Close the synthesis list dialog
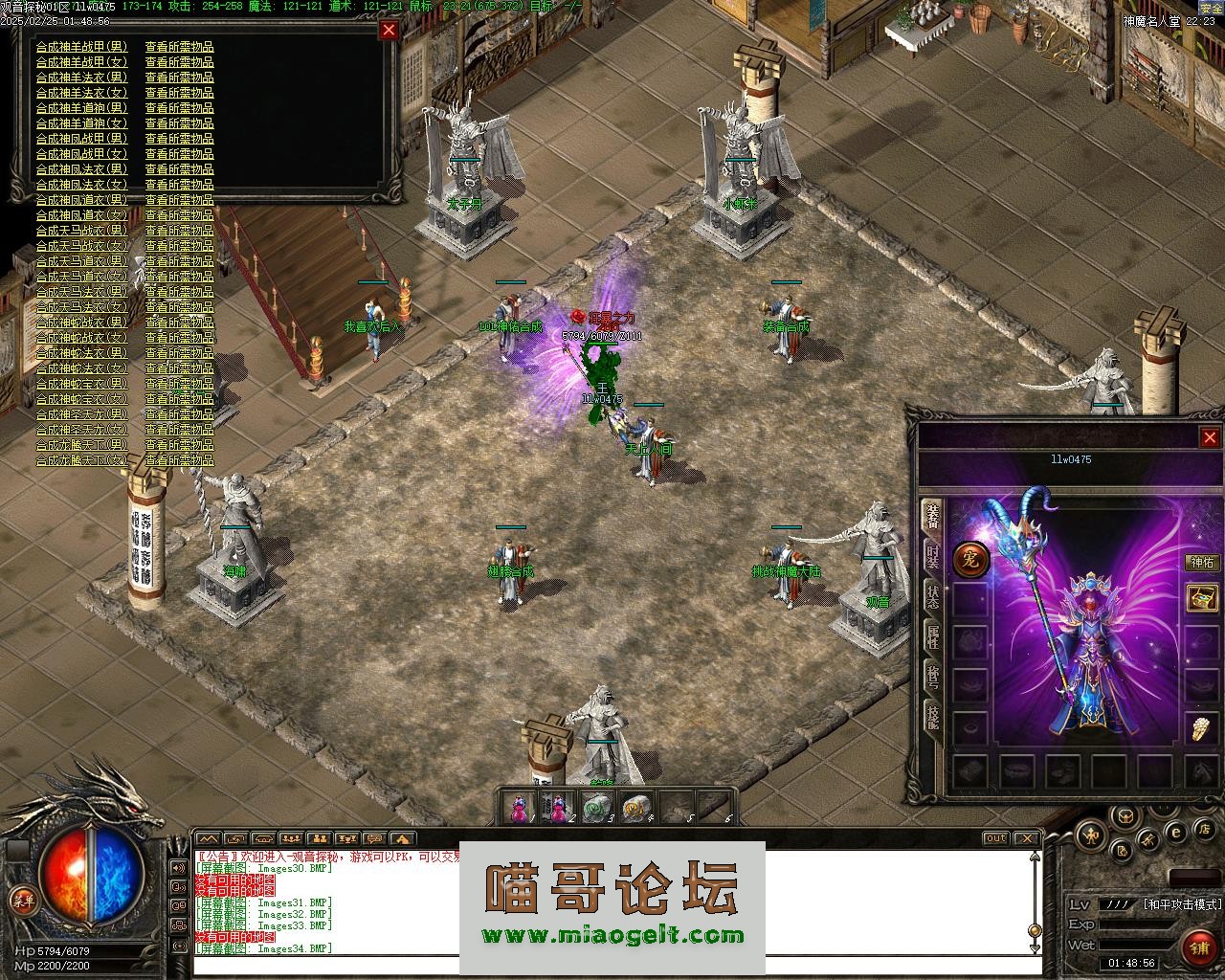Viewport: 1225px width, 980px height. tap(389, 30)
